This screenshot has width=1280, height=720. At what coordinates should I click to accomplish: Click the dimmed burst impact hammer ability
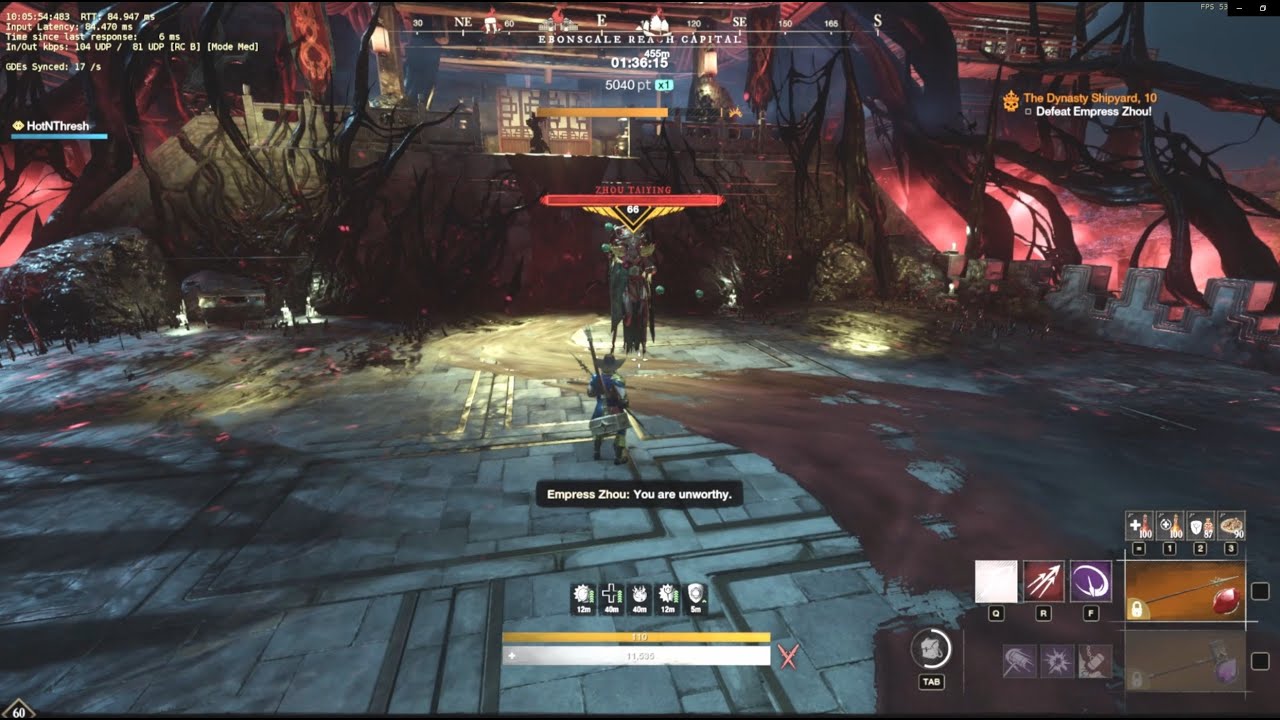[1057, 661]
